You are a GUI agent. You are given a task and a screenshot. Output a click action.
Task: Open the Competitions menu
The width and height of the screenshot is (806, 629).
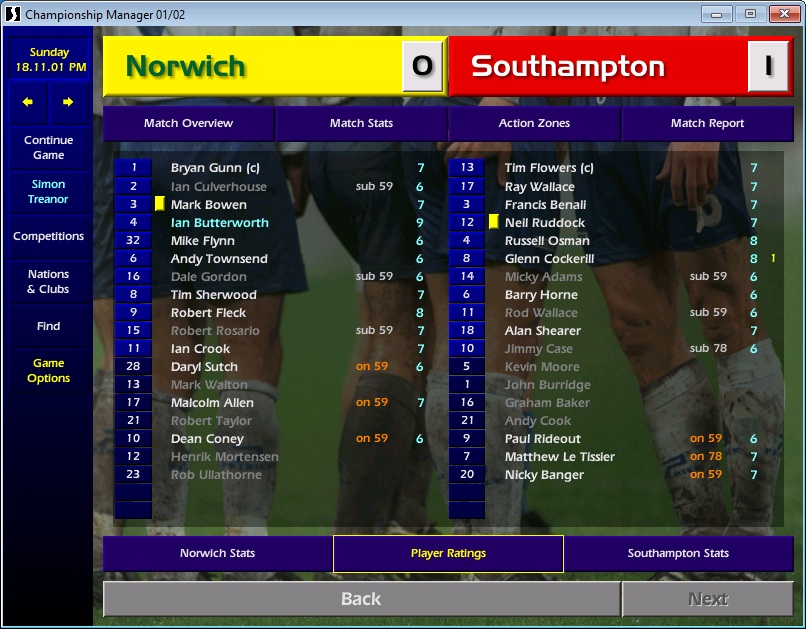click(x=49, y=237)
